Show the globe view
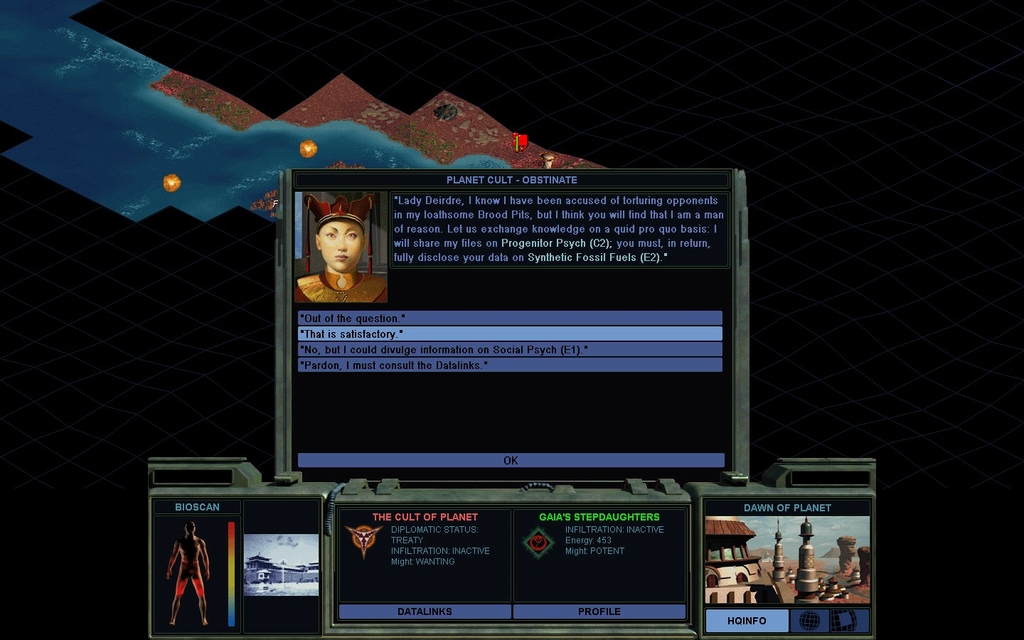This screenshot has height=640, width=1024. [x=809, y=621]
